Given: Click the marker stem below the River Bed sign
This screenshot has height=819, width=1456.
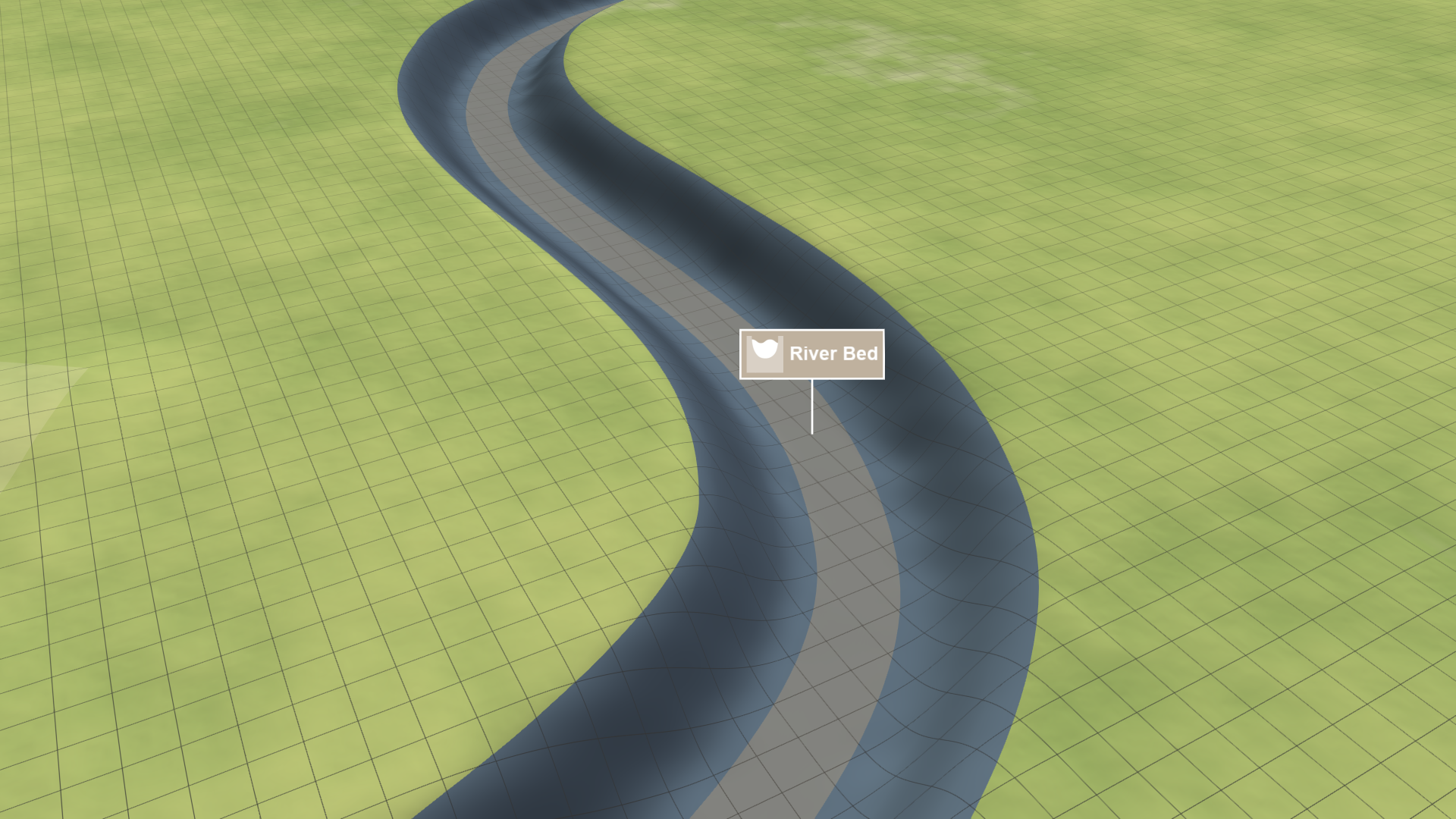Looking at the screenshot, I should click(x=812, y=406).
